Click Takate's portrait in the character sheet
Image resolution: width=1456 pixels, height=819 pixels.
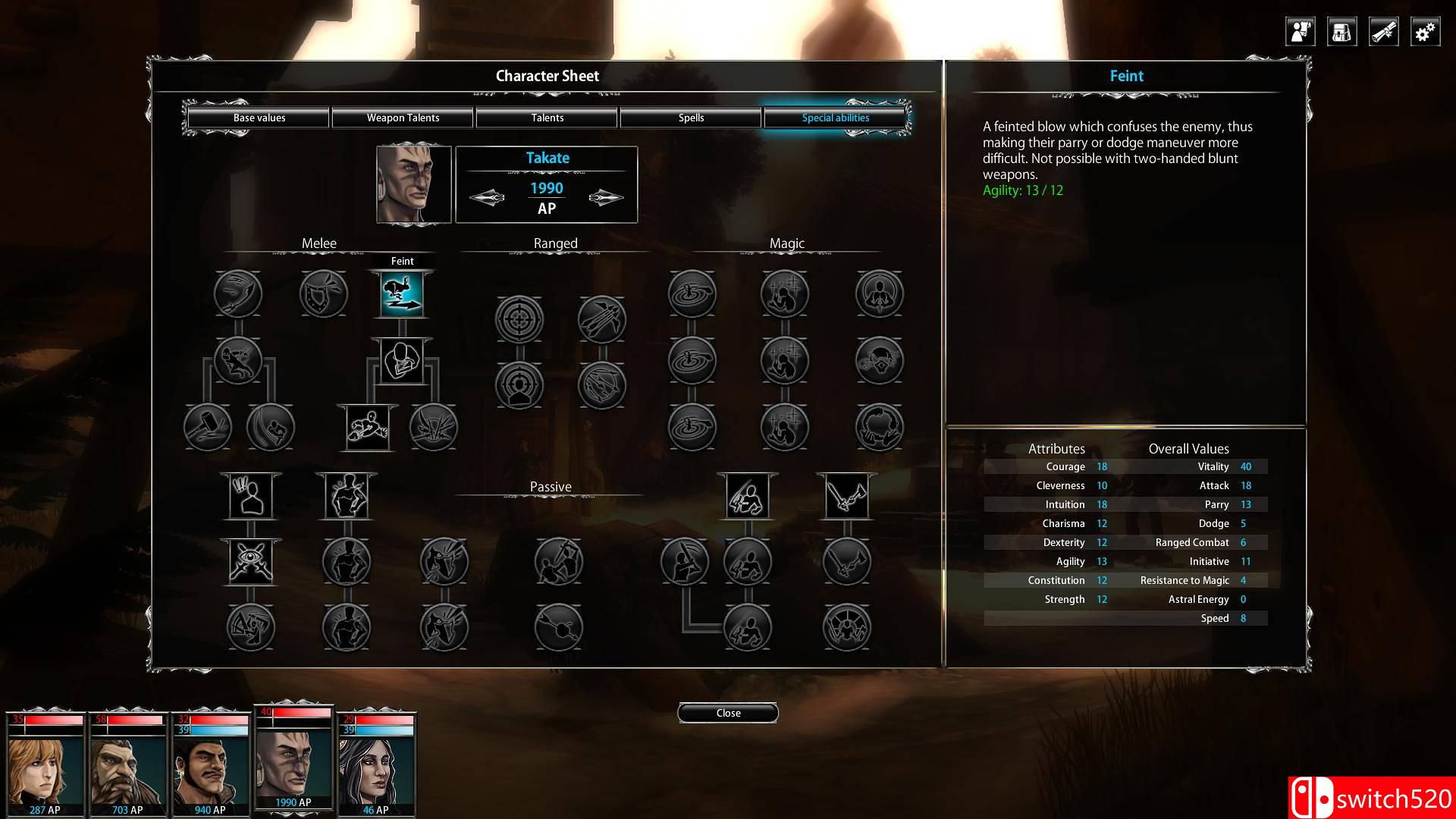pos(414,184)
